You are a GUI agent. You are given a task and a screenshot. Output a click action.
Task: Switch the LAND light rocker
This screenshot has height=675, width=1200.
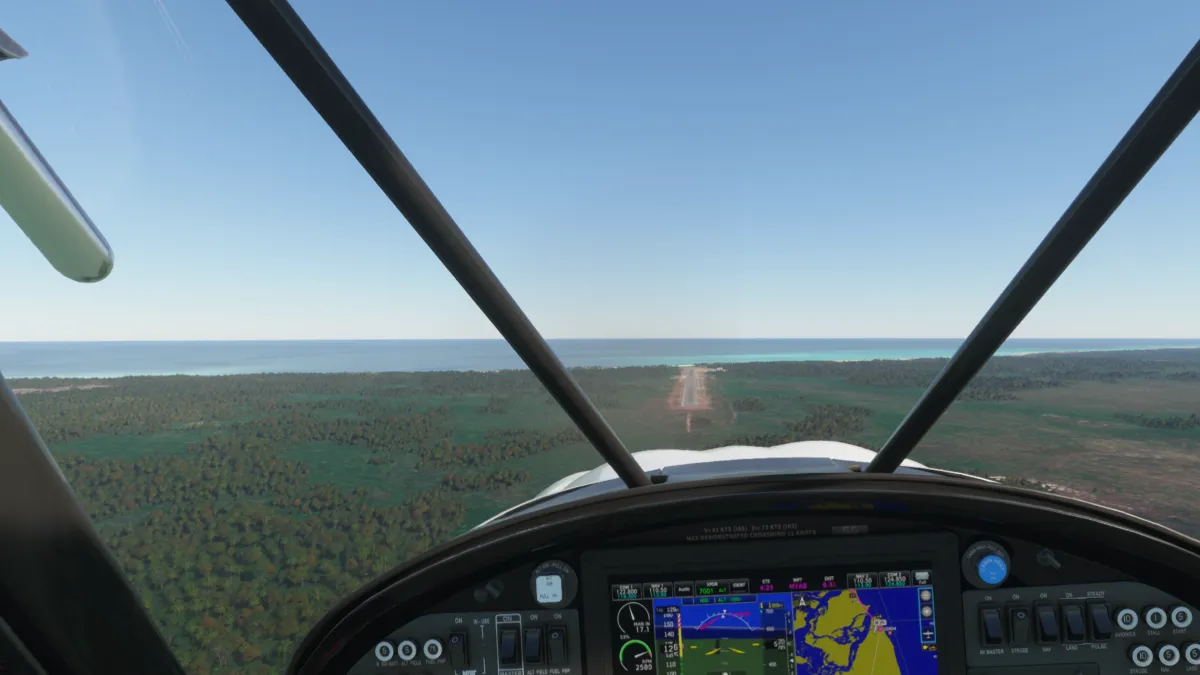pyautogui.click(x=1074, y=622)
